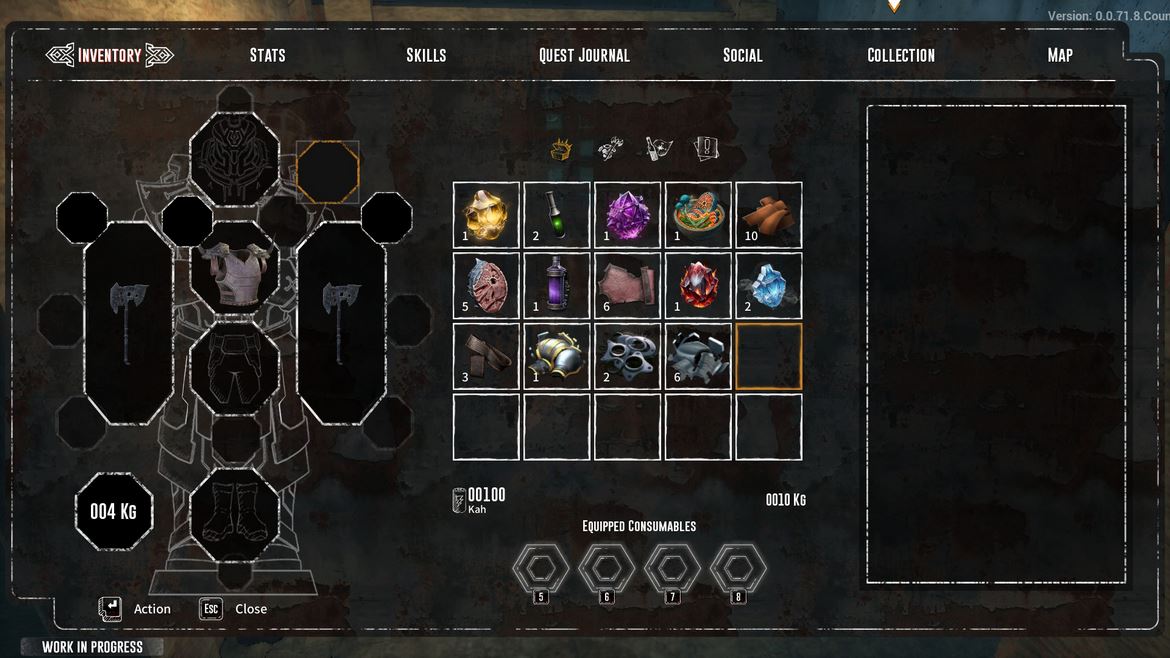Filter inventory by quest cards icon

707,150
